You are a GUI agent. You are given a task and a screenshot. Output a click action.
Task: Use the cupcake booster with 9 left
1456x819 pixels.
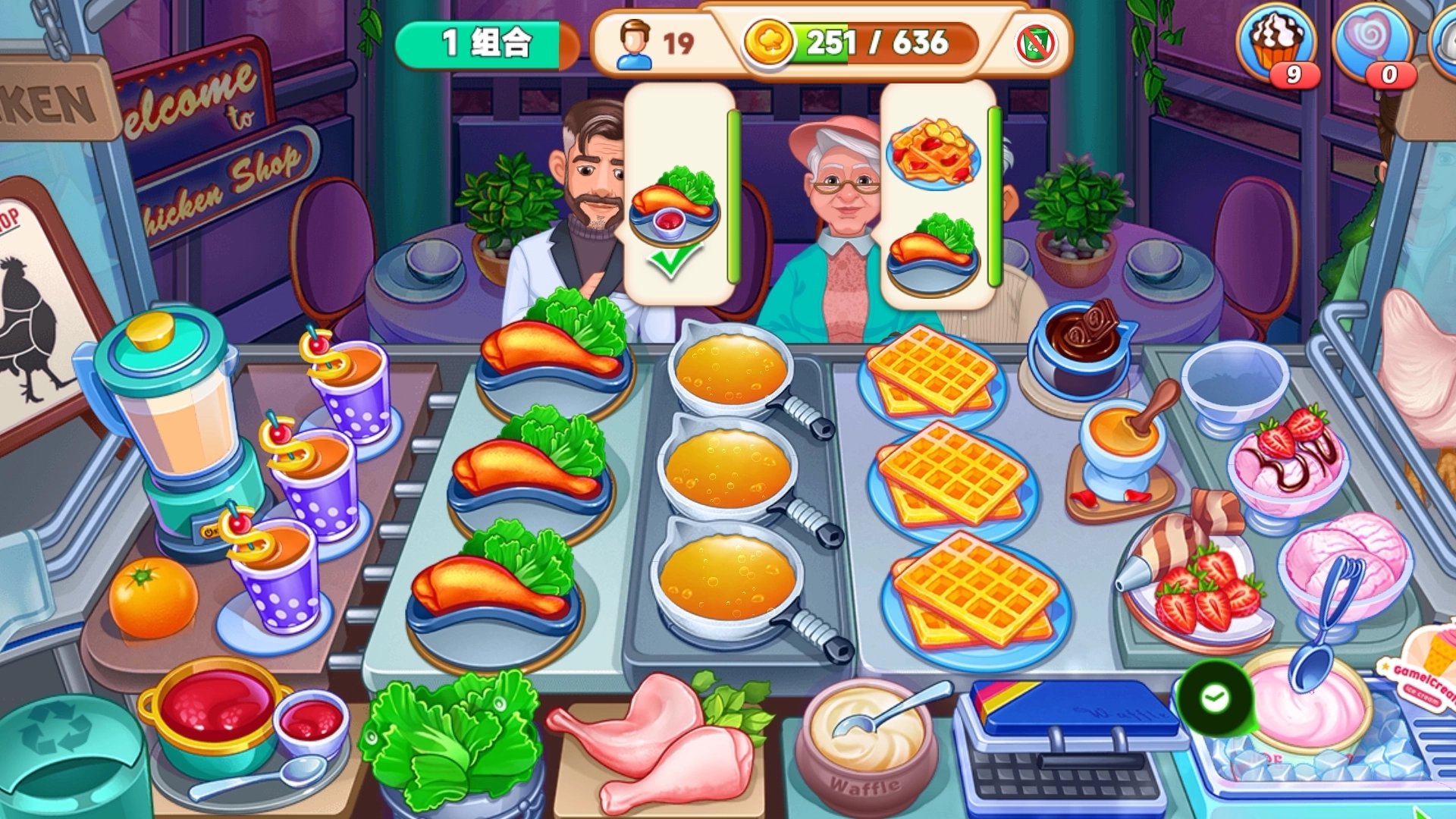click(x=1277, y=47)
